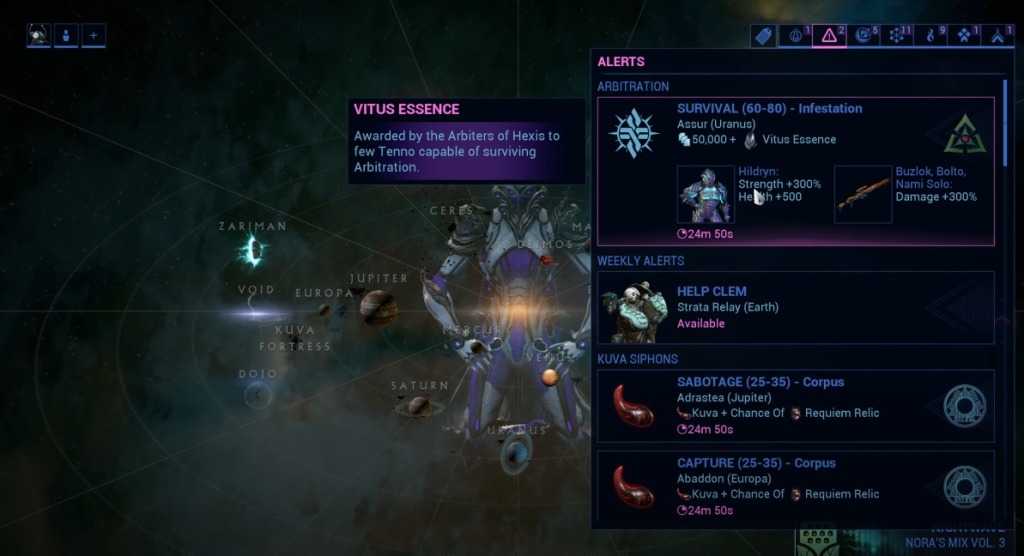The image size is (1024, 556).
Task: Open the tab with badge number 11
Action: [898, 36]
